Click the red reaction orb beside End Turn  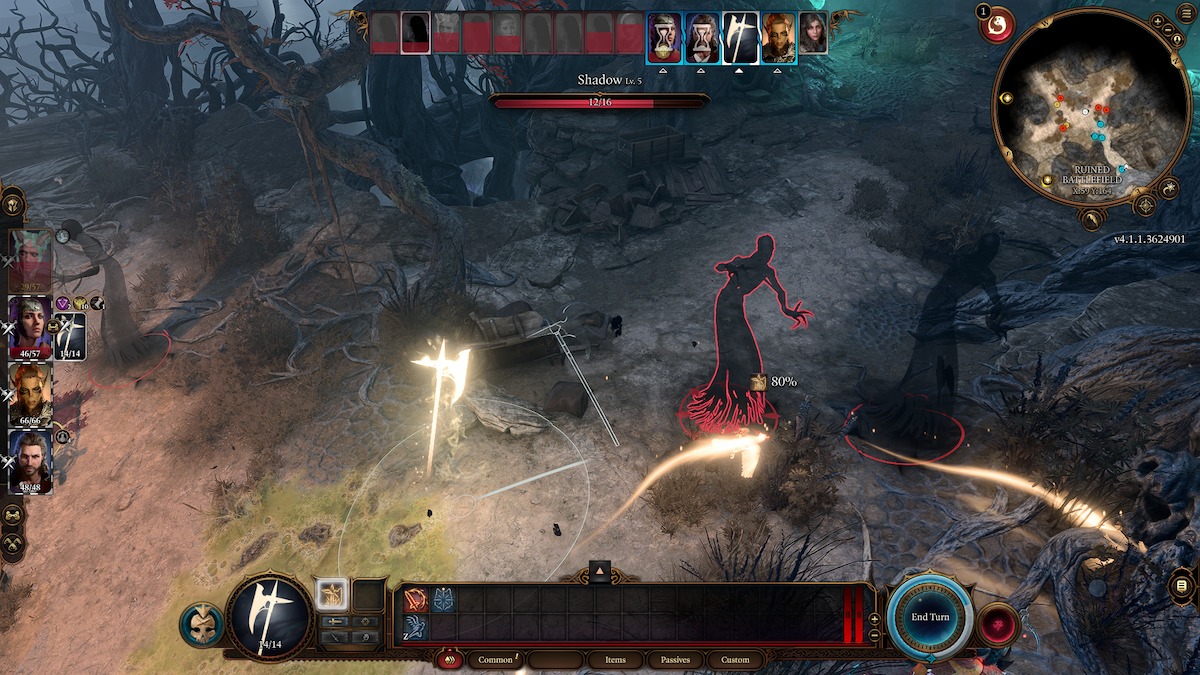[x=998, y=625]
